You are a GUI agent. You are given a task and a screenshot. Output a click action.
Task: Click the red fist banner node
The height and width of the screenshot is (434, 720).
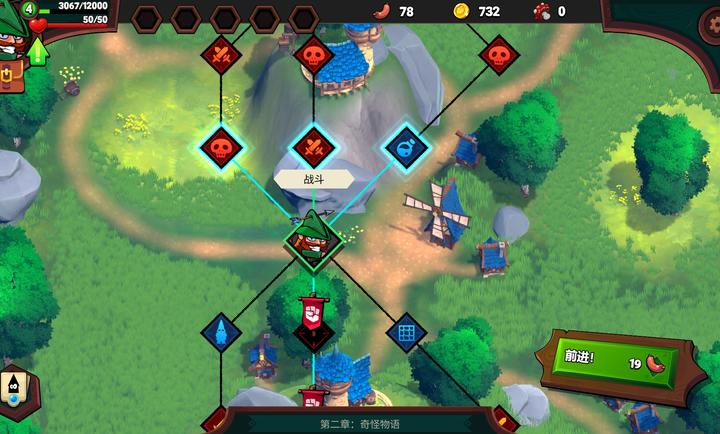coord(312,315)
